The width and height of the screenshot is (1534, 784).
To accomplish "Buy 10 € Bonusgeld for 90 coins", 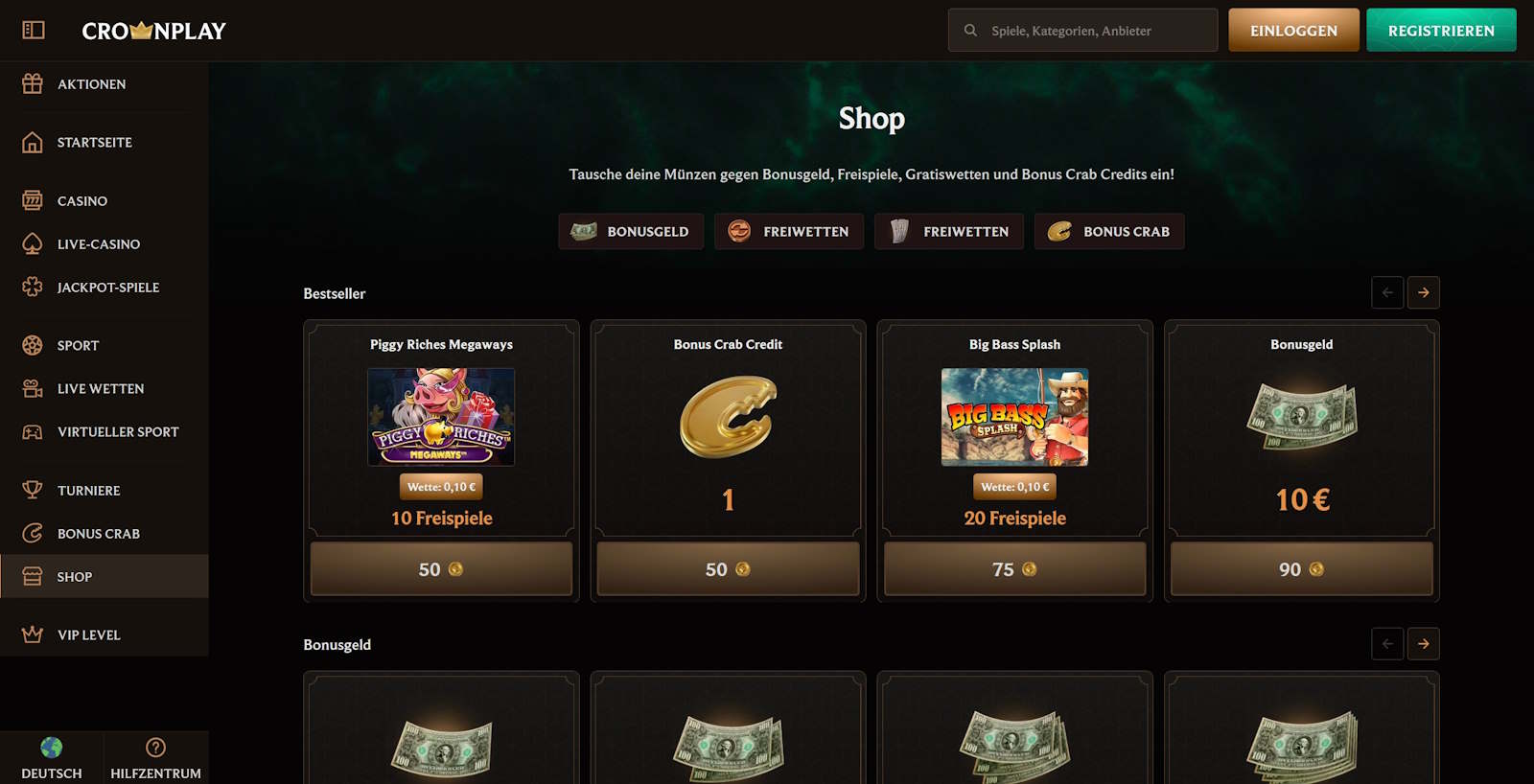I will 1301,569.
